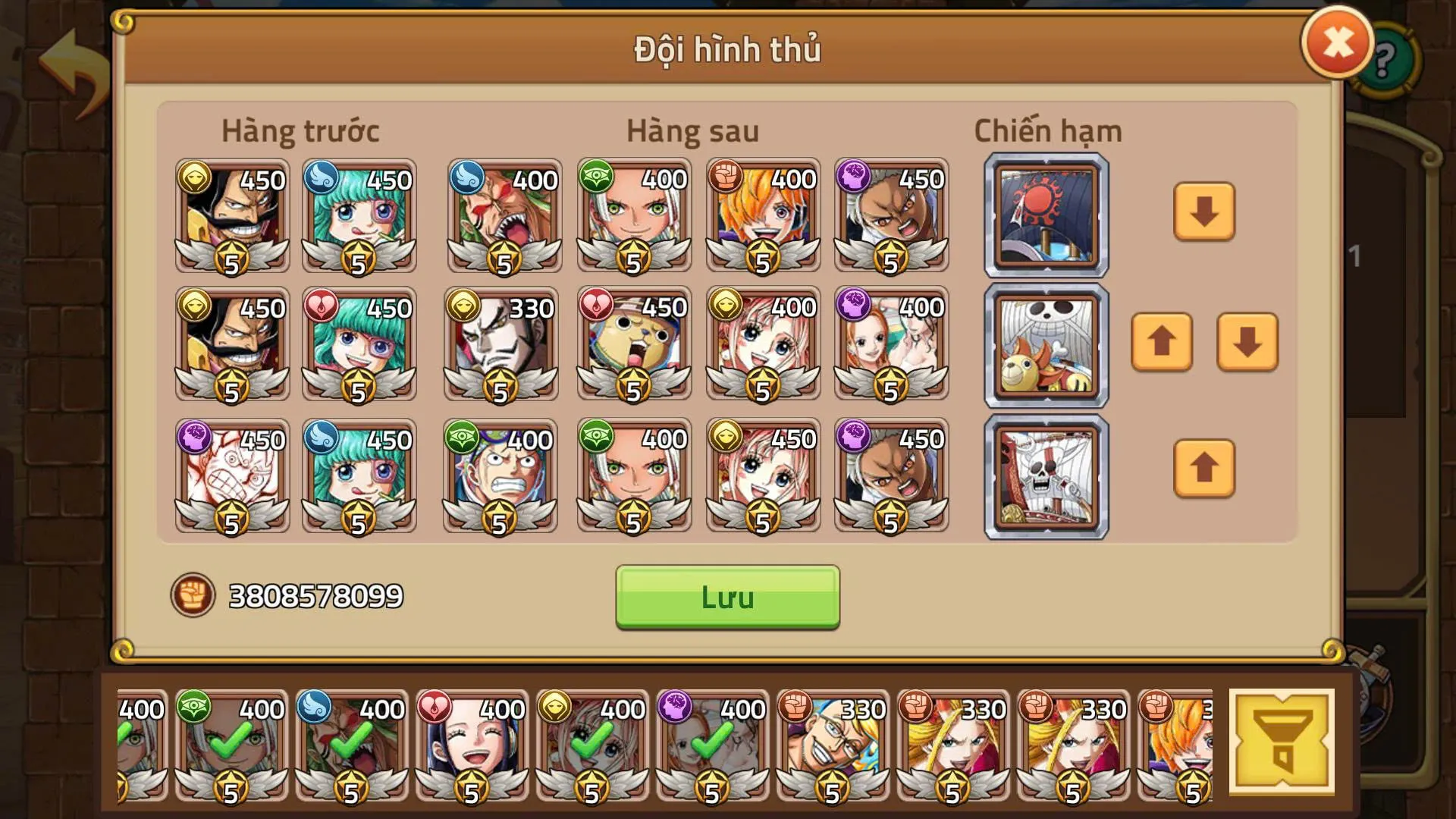Click the Hàng trước column header
Screen dimensions: 1456x819
301,130
